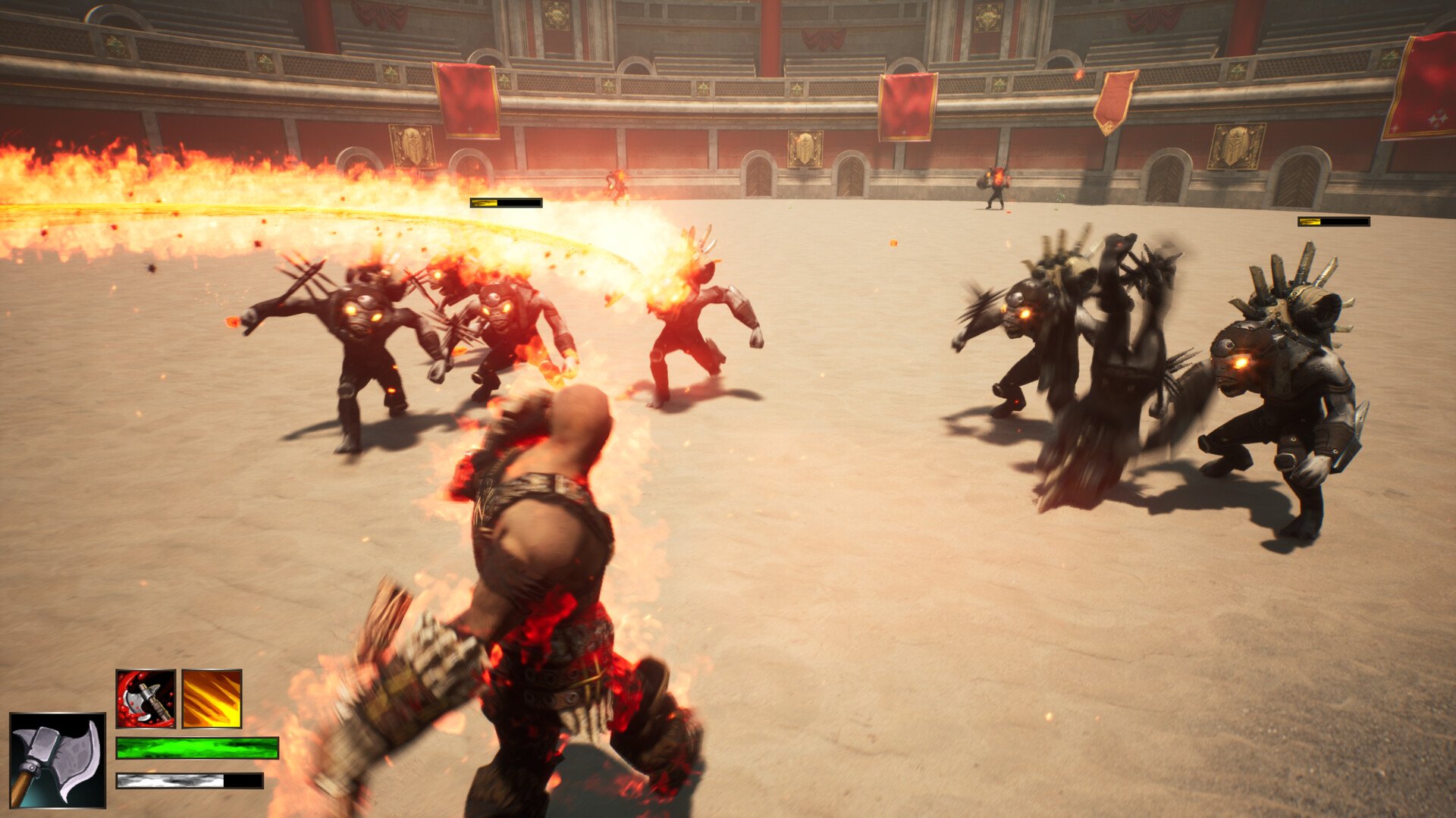
Task: Trigger the fiery slash ability icon
Action: click(212, 698)
